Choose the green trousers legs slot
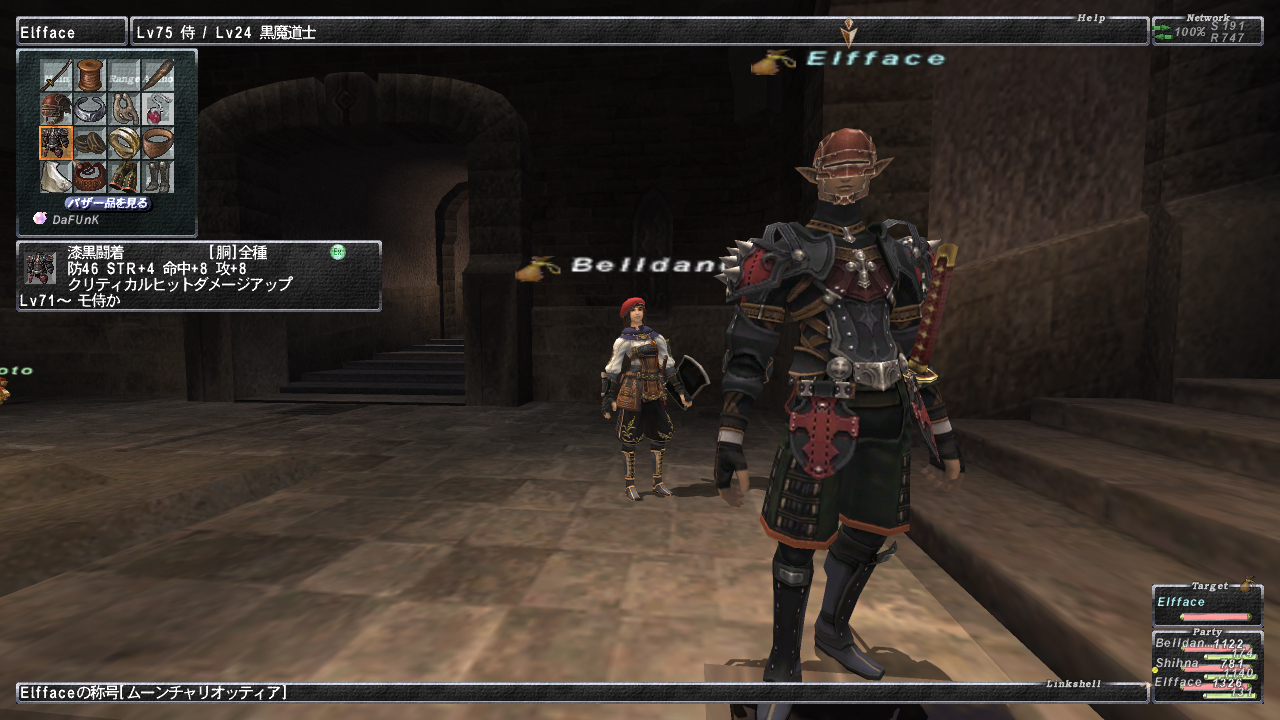The height and width of the screenshot is (720, 1280). point(124,177)
